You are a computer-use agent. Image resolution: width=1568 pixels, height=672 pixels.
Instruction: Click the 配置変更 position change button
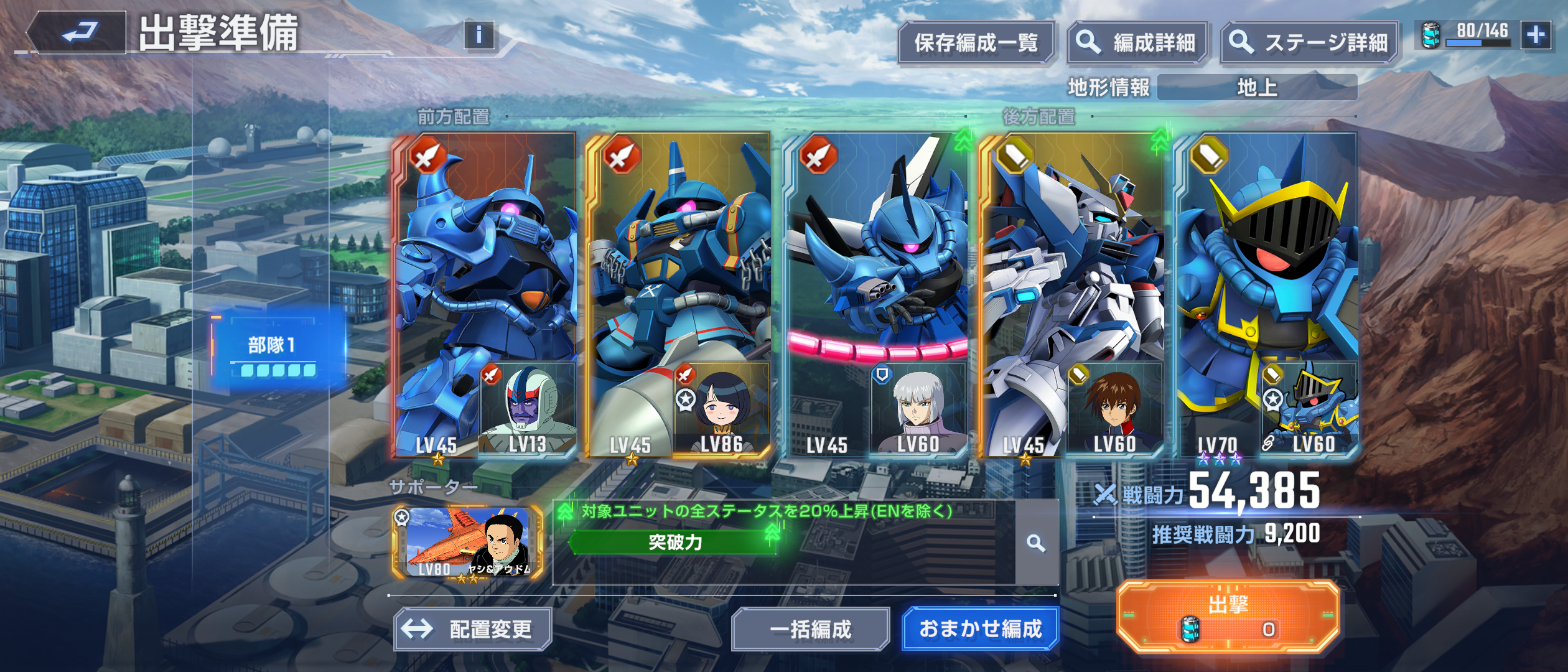pos(473,629)
